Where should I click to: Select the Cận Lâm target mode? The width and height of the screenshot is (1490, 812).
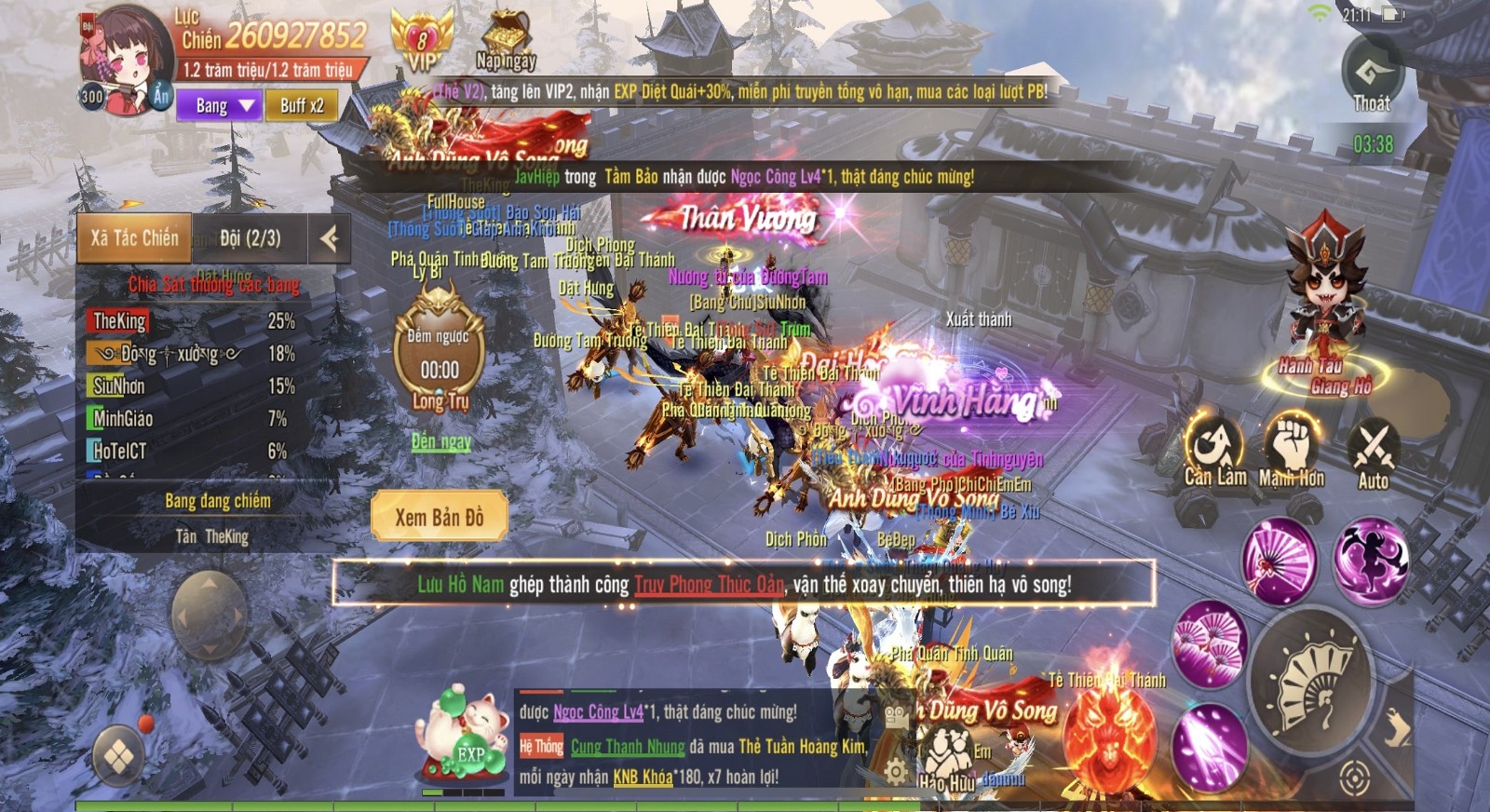[x=1214, y=452]
